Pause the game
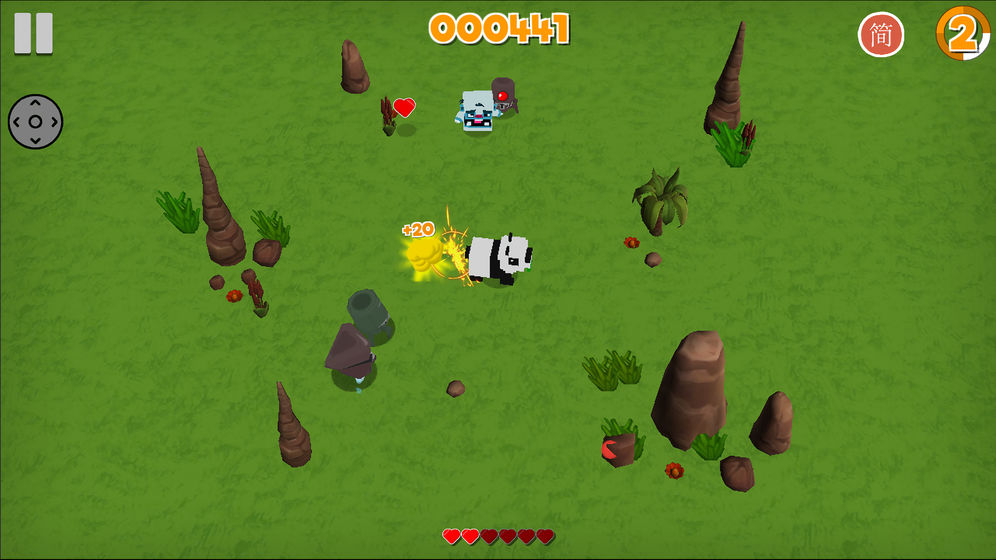This screenshot has height=560, width=996. [33, 34]
